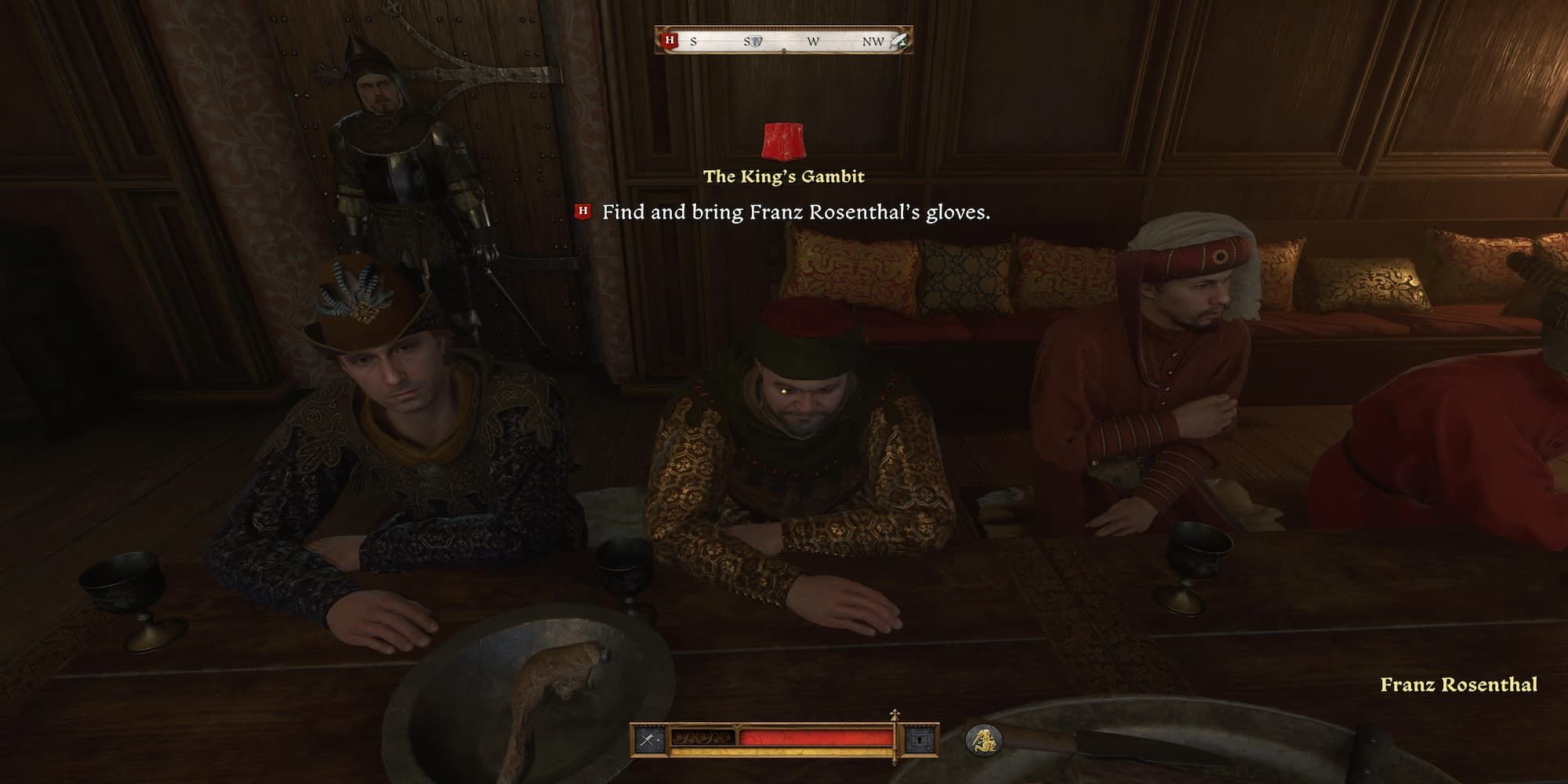Click the red health bar
1568x784 pixels.
815,735
